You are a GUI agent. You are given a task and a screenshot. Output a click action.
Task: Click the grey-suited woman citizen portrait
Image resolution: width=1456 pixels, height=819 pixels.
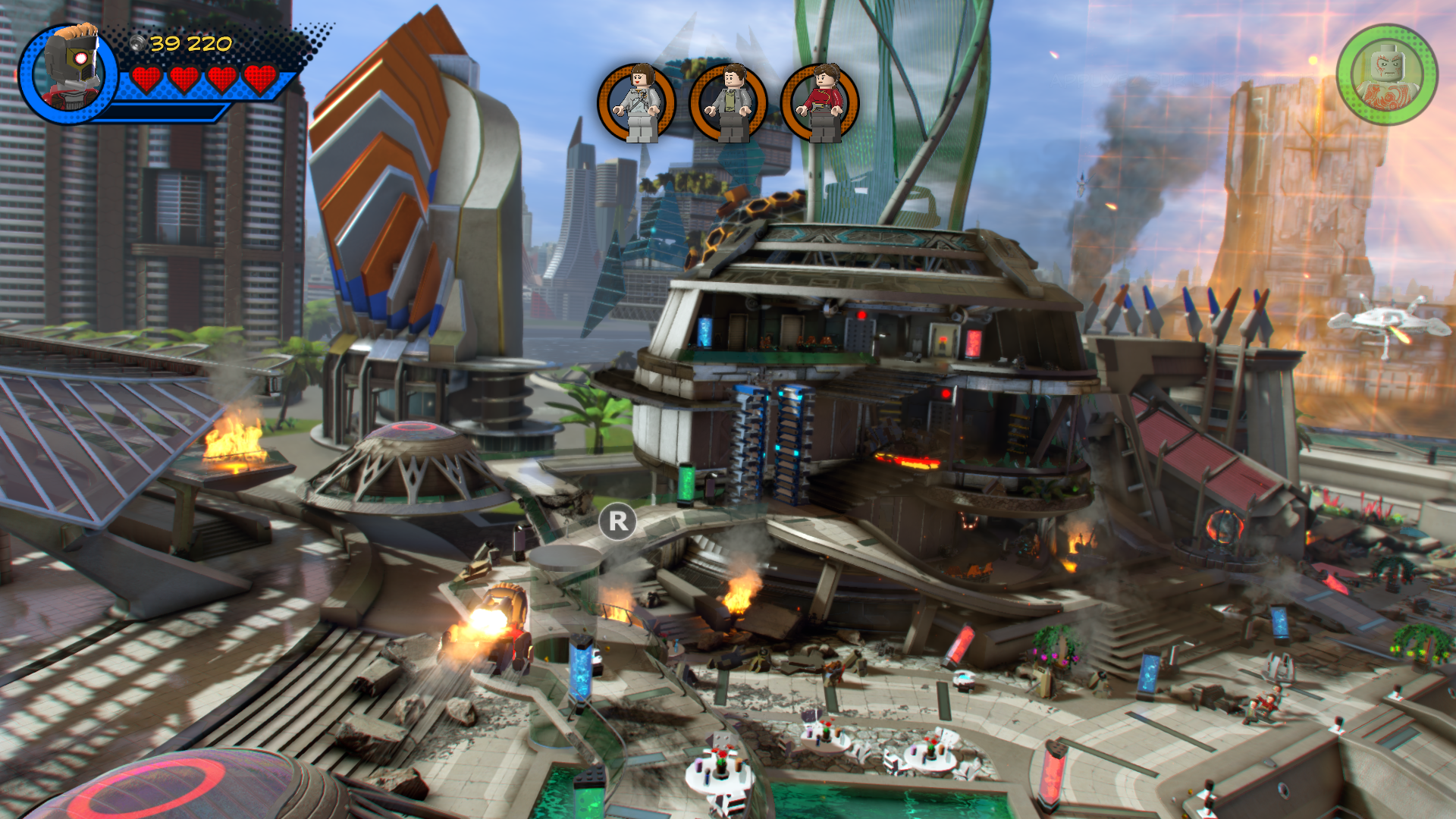tap(637, 102)
